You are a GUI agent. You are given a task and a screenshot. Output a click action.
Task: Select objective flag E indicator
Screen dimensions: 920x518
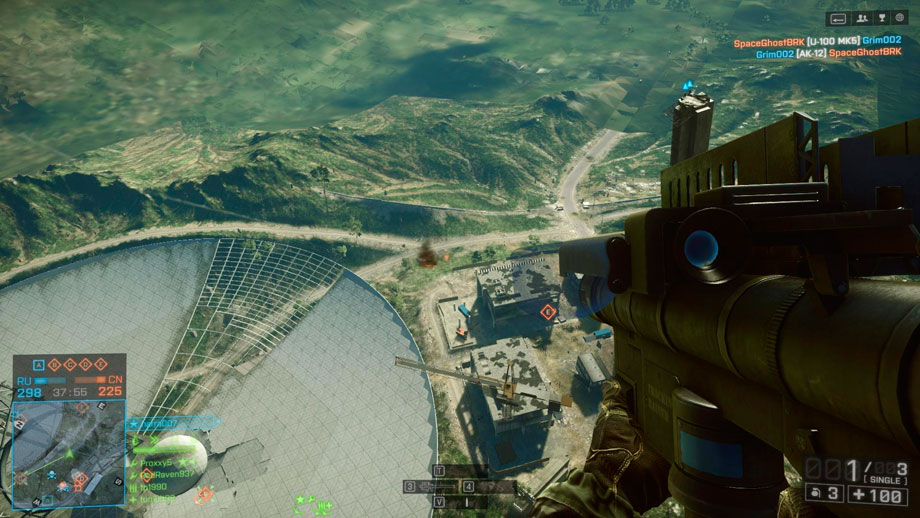point(102,365)
